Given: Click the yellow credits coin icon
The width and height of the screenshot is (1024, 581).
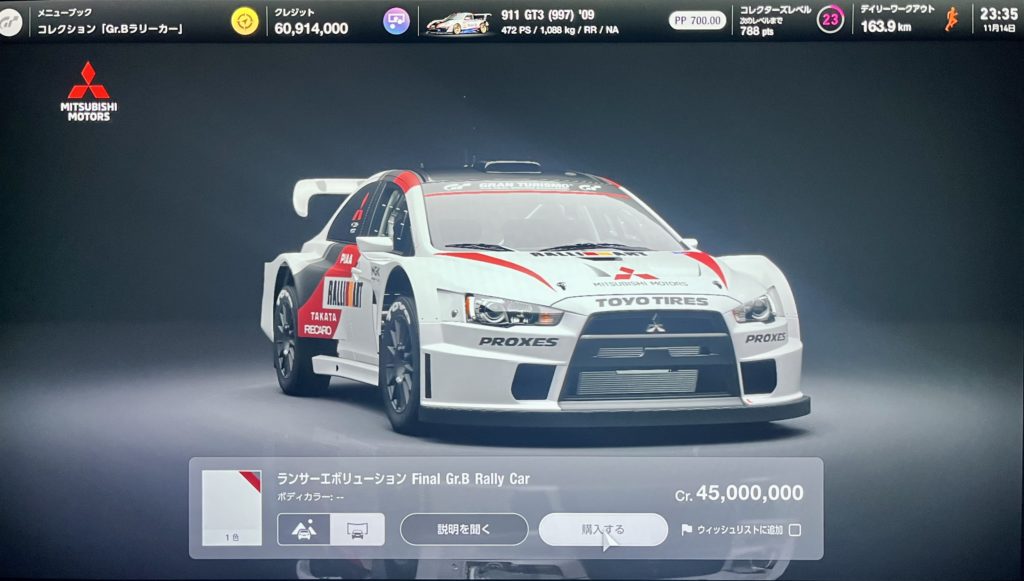Looking at the screenshot, I should [245, 21].
